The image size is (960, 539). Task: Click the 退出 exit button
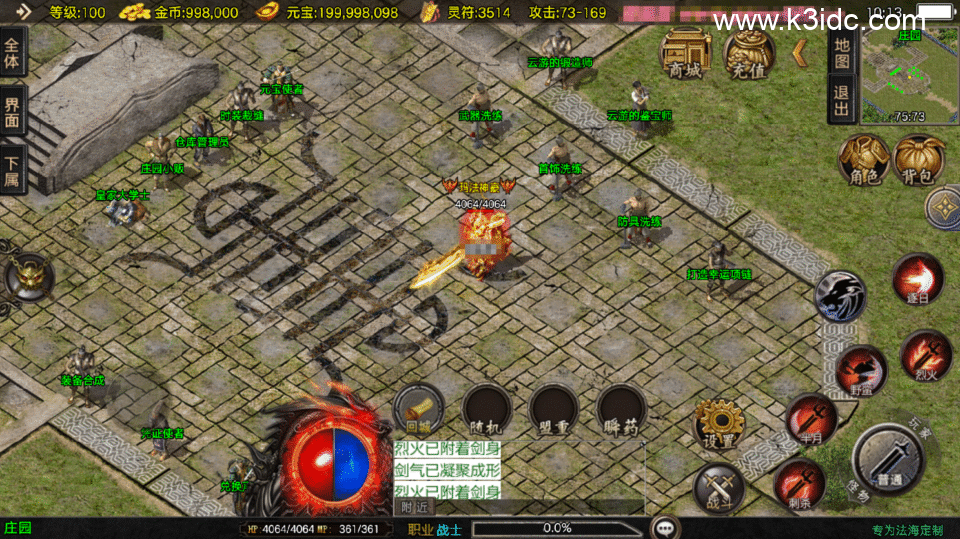pyautogui.click(x=842, y=100)
